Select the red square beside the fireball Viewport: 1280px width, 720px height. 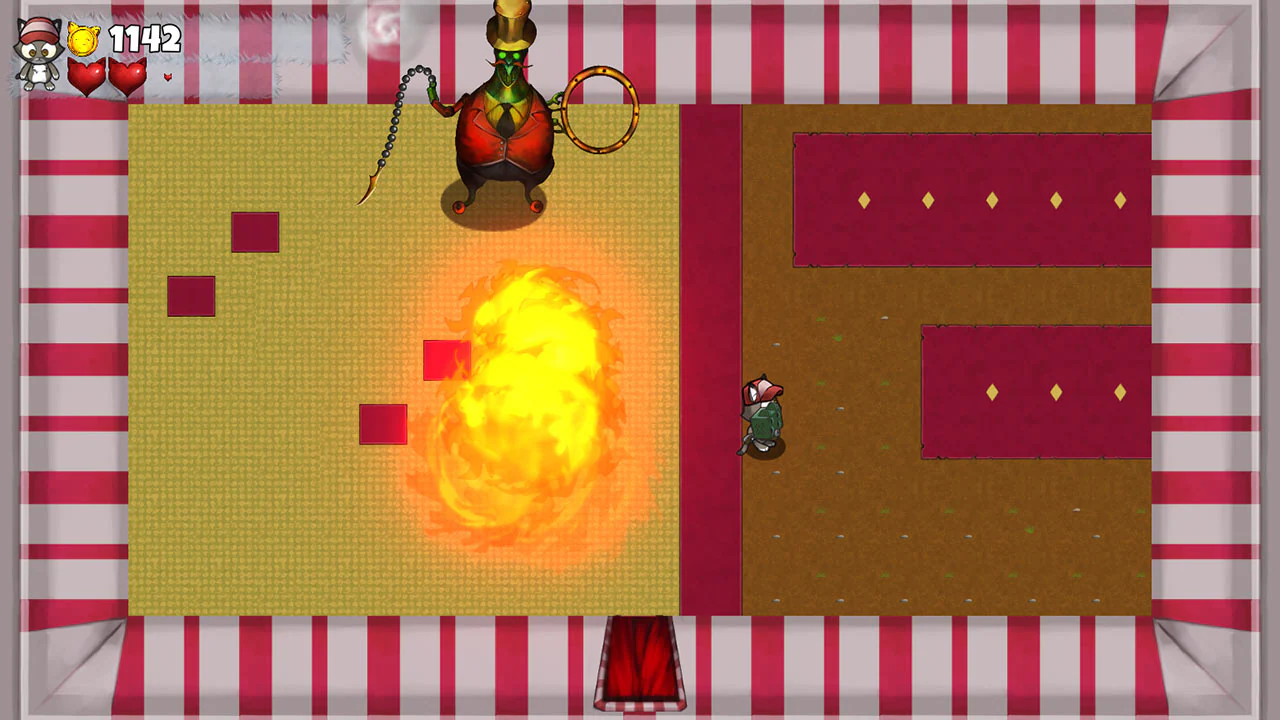446,362
